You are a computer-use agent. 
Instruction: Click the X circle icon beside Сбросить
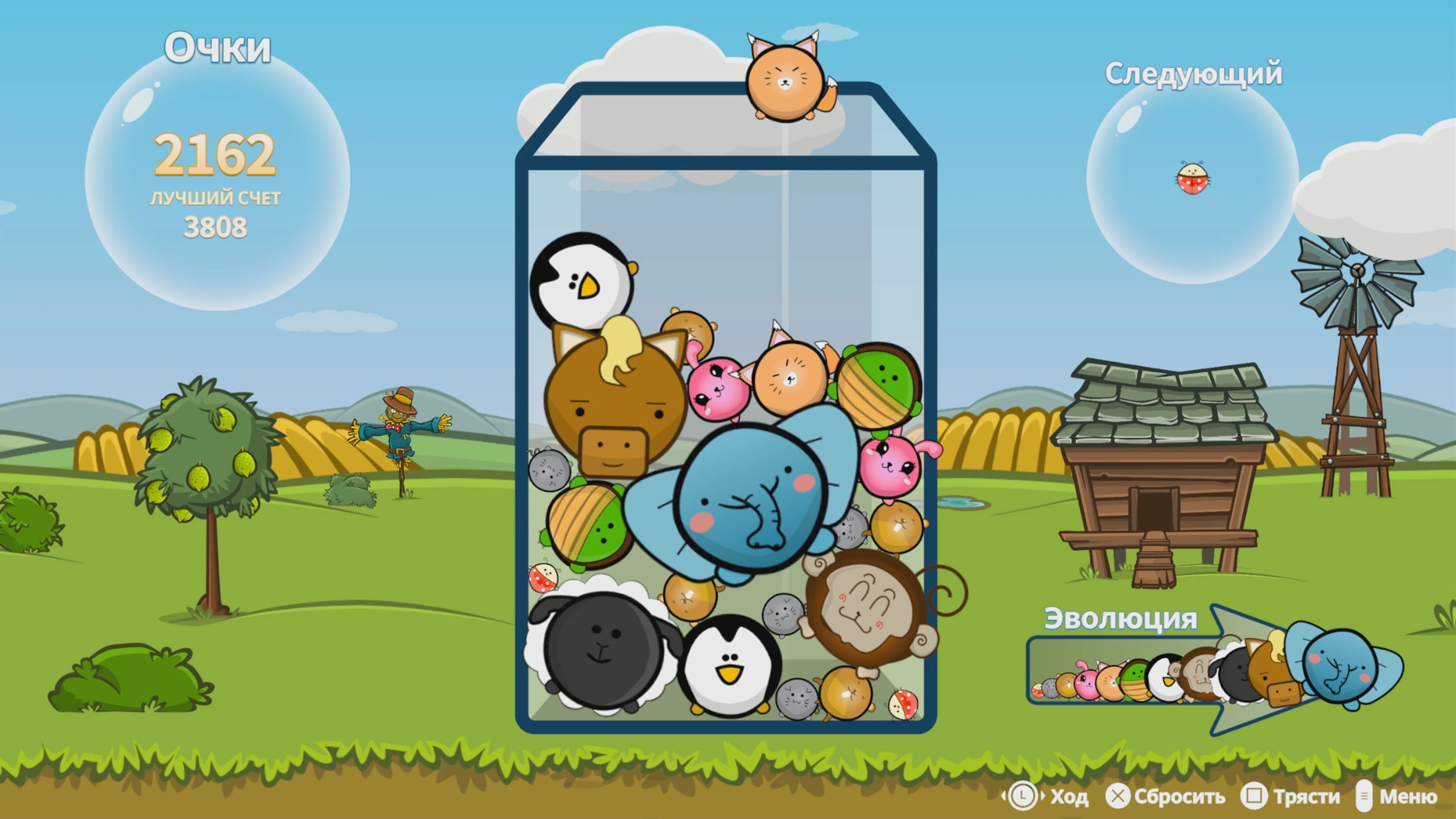(1119, 797)
